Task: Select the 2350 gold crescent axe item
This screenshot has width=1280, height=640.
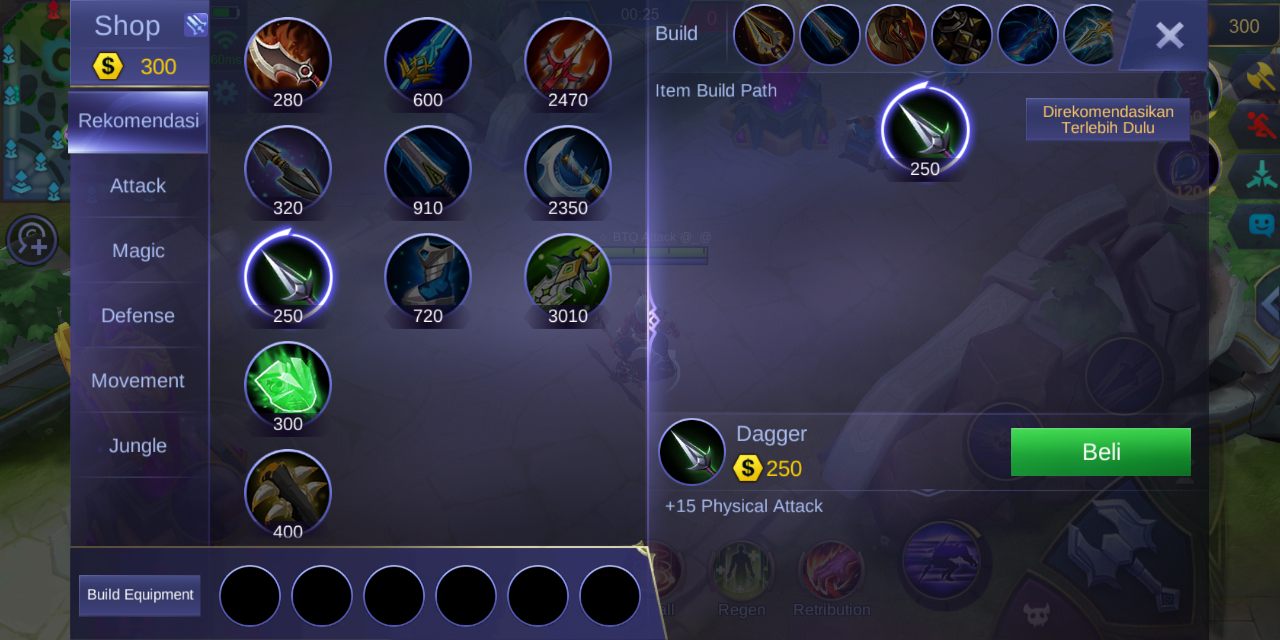Action: coord(568,168)
